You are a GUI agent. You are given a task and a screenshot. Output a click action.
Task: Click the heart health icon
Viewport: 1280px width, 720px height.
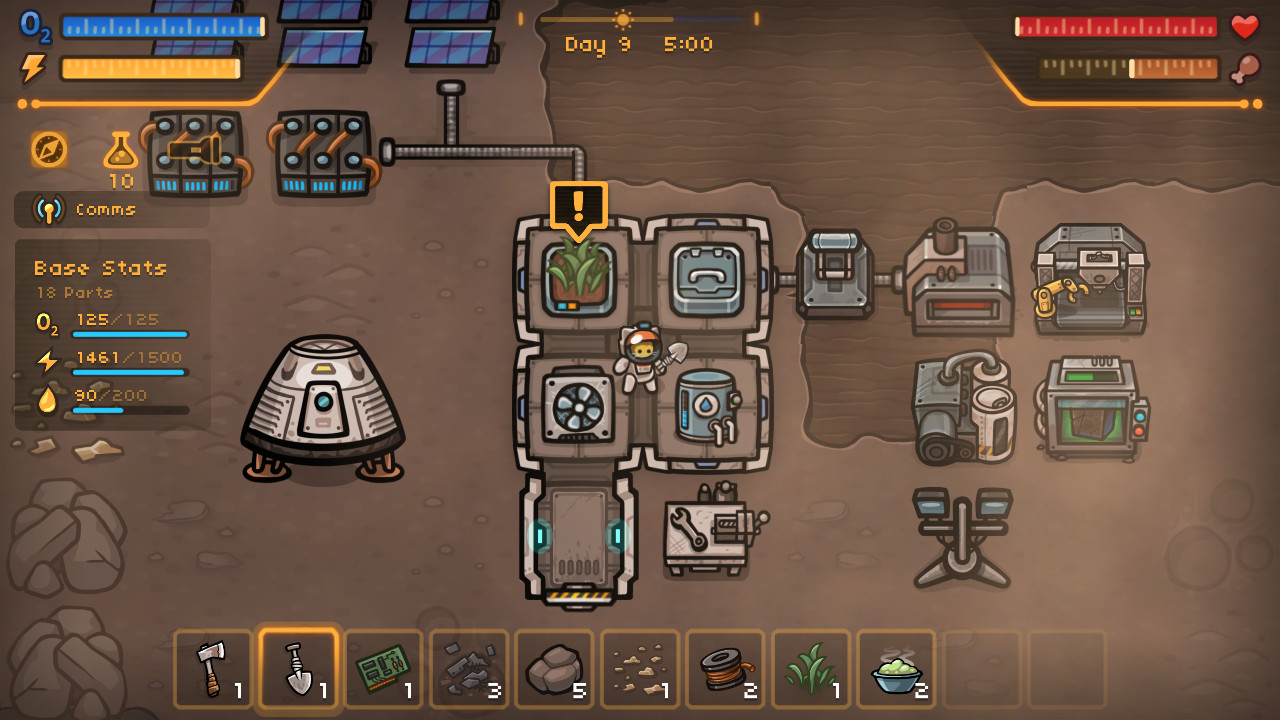coord(1246,27)
